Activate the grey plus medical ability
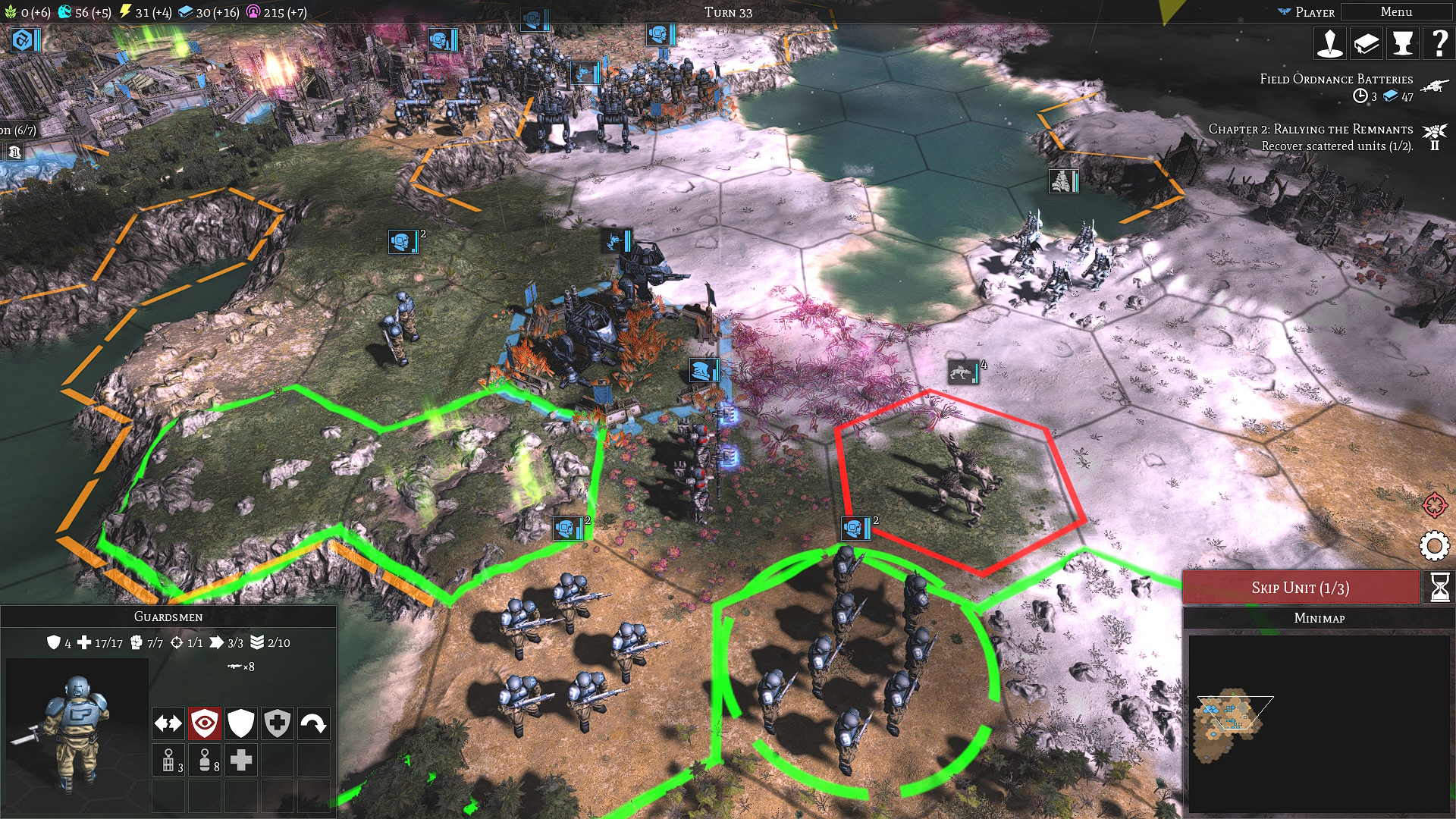The image size is (1456, 819). click(x=241, y=760)
